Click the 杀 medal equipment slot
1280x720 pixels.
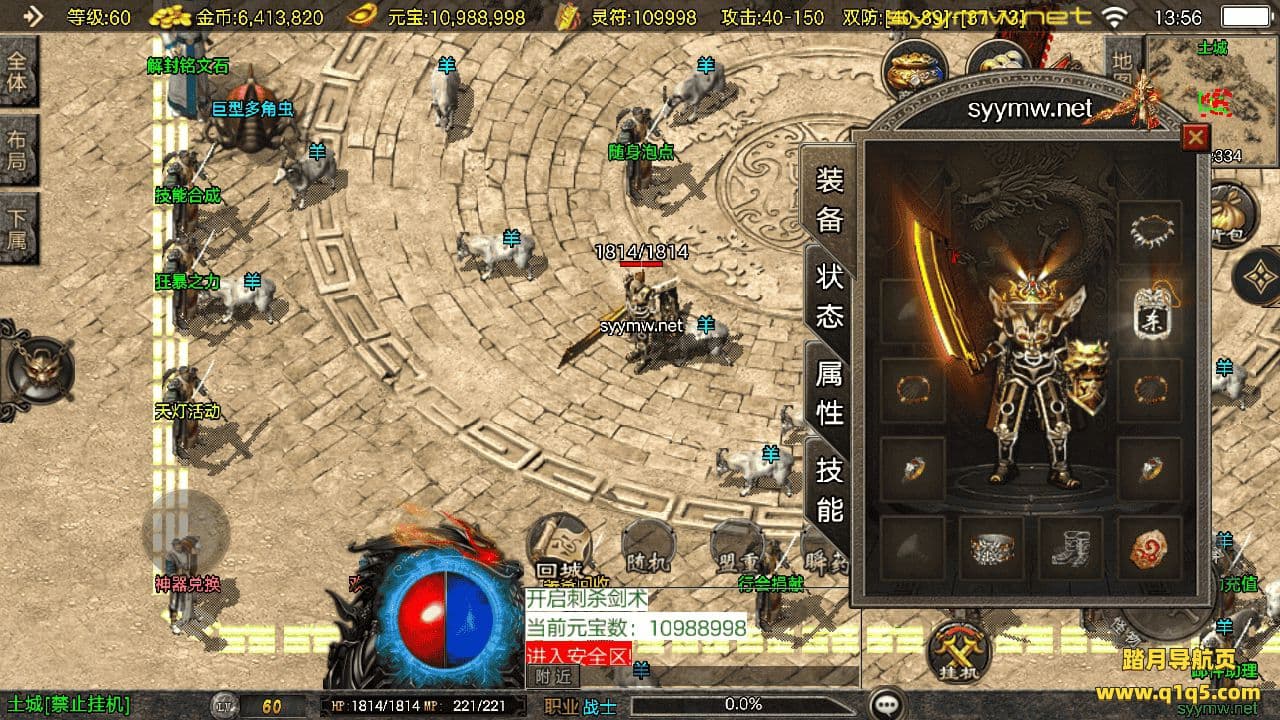pos(1149,312)
